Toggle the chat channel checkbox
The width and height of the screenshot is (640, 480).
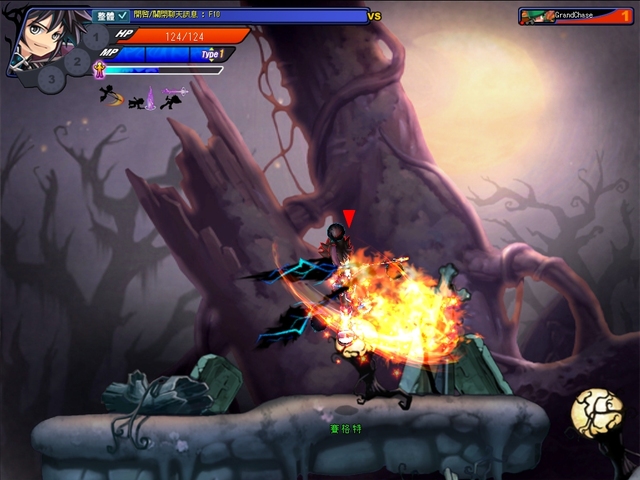(x=122, y=16)
